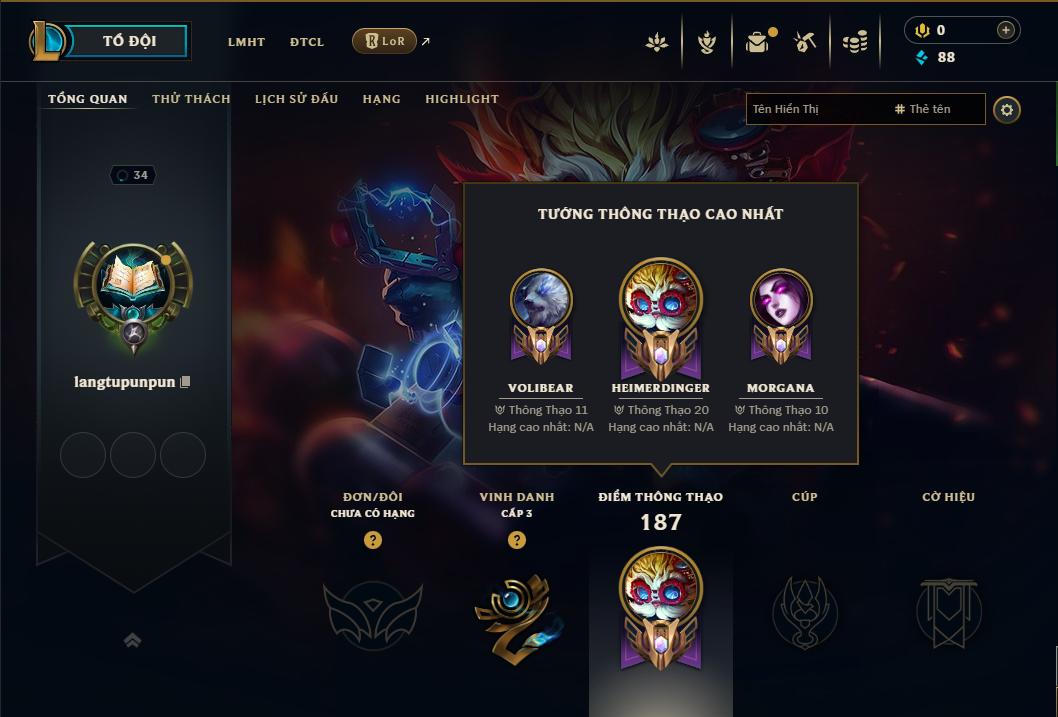Screen dimensions: 1058x717
Task: Open the TỔ ĐỘI party button
Action: (x=129, y=41)
